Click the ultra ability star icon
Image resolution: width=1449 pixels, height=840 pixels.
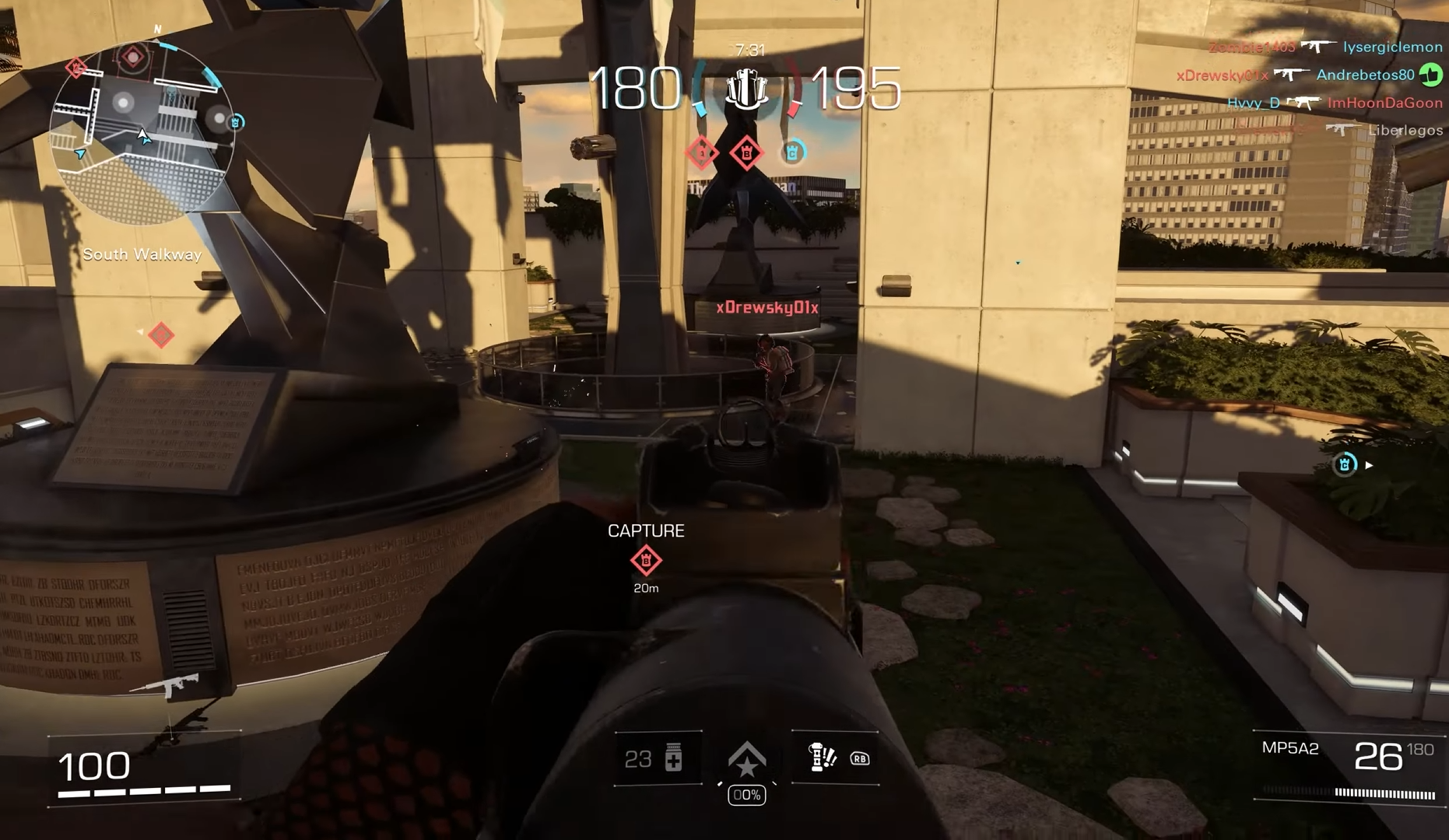coord(746,758)
